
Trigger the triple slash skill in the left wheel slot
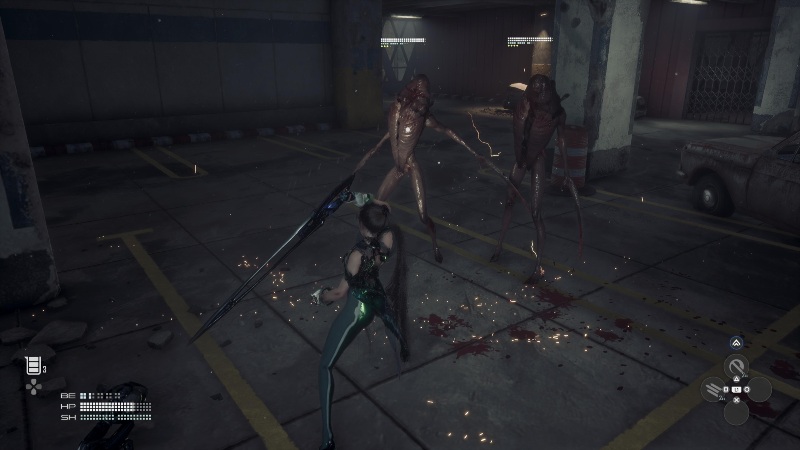713,390
